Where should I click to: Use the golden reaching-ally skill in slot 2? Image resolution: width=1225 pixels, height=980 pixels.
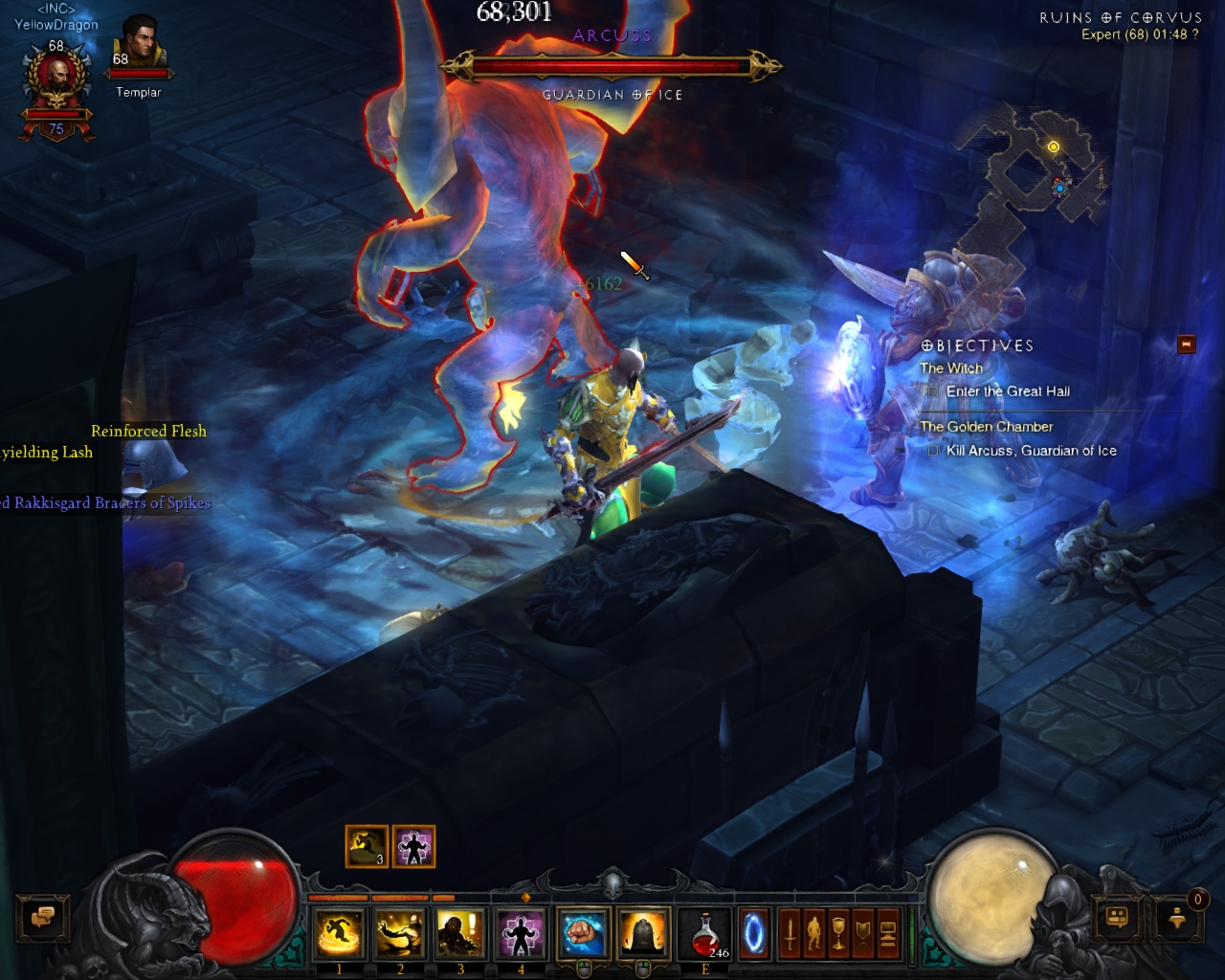(399, 933)
